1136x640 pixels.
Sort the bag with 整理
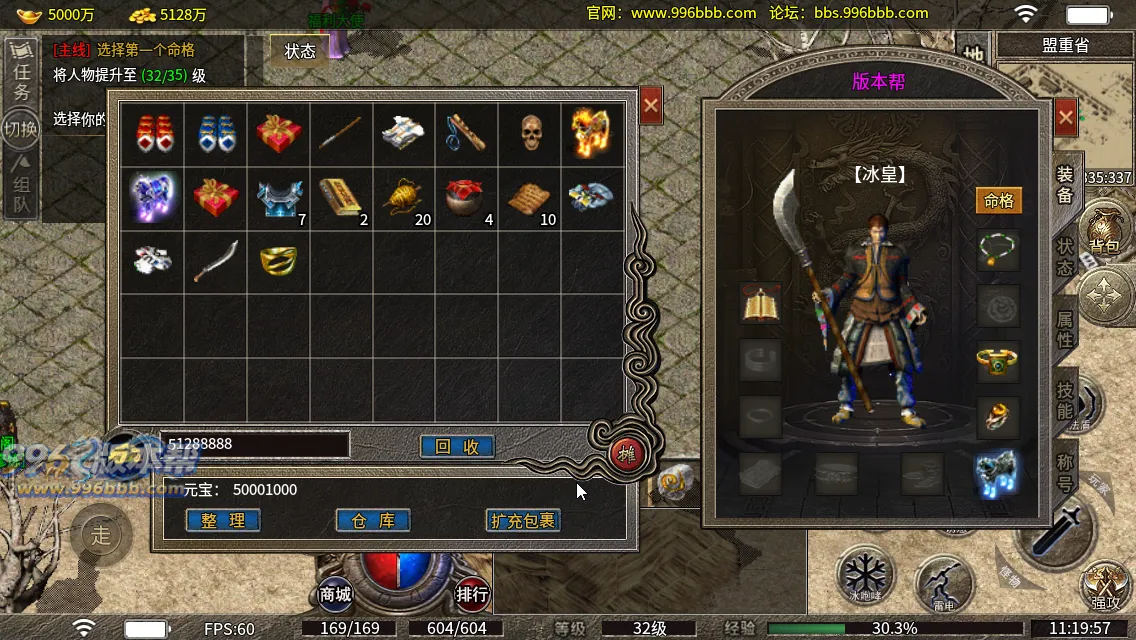[223, 520]
